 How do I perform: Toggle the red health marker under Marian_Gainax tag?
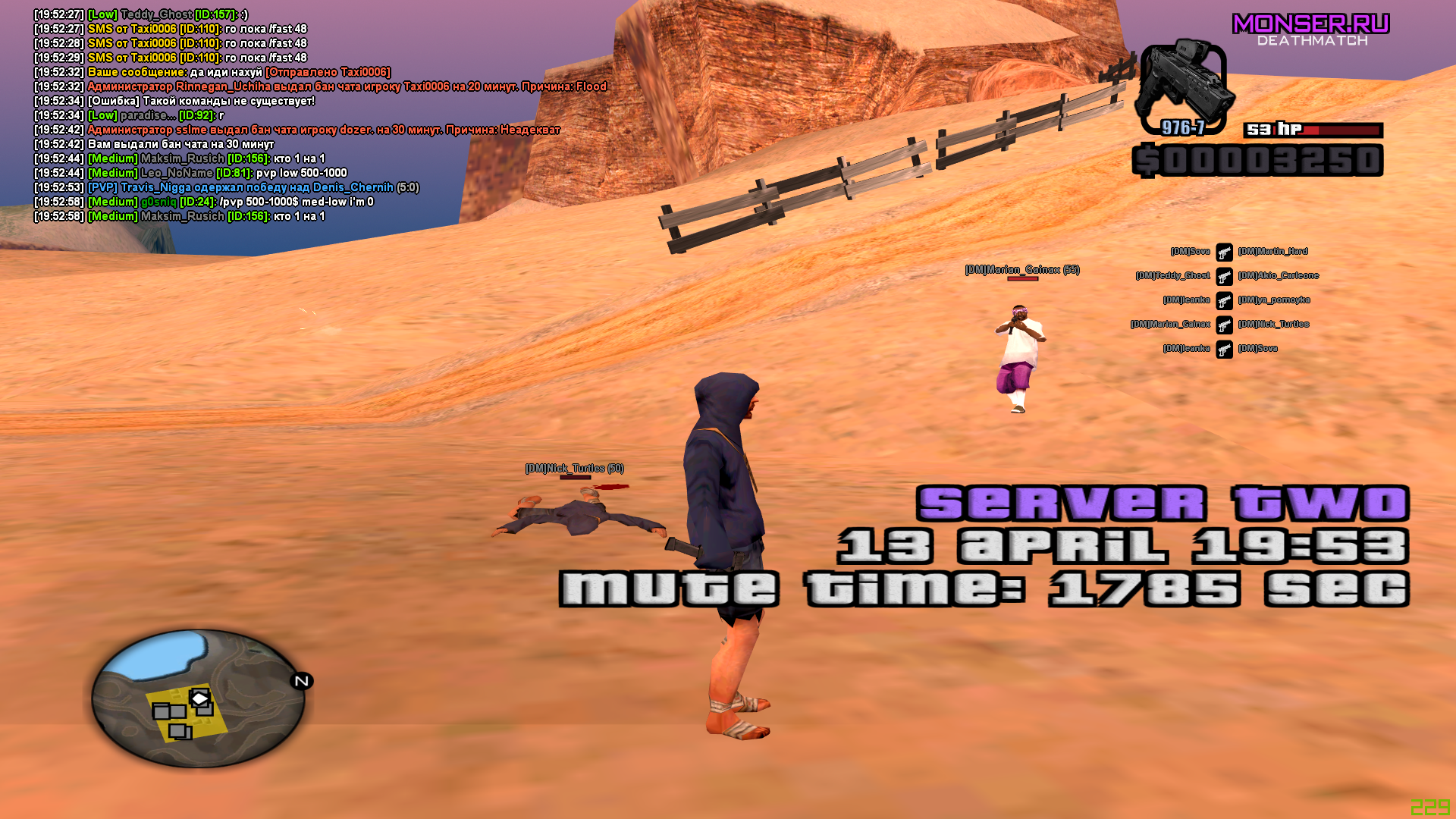click(x=1021, y=279)
